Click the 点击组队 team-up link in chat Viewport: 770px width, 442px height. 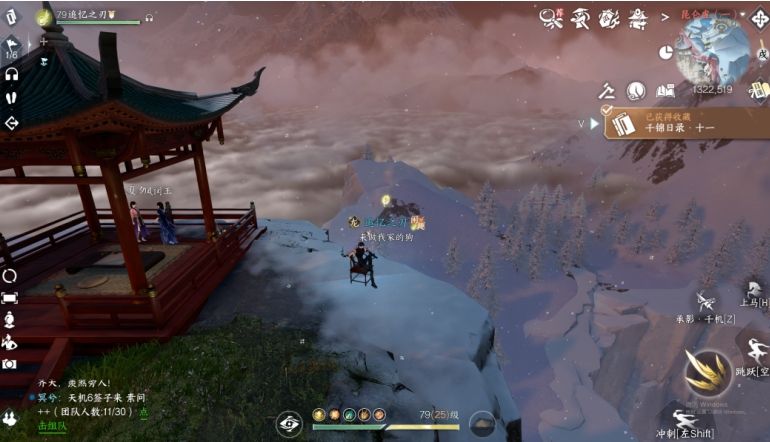click(x=50, y=425)
